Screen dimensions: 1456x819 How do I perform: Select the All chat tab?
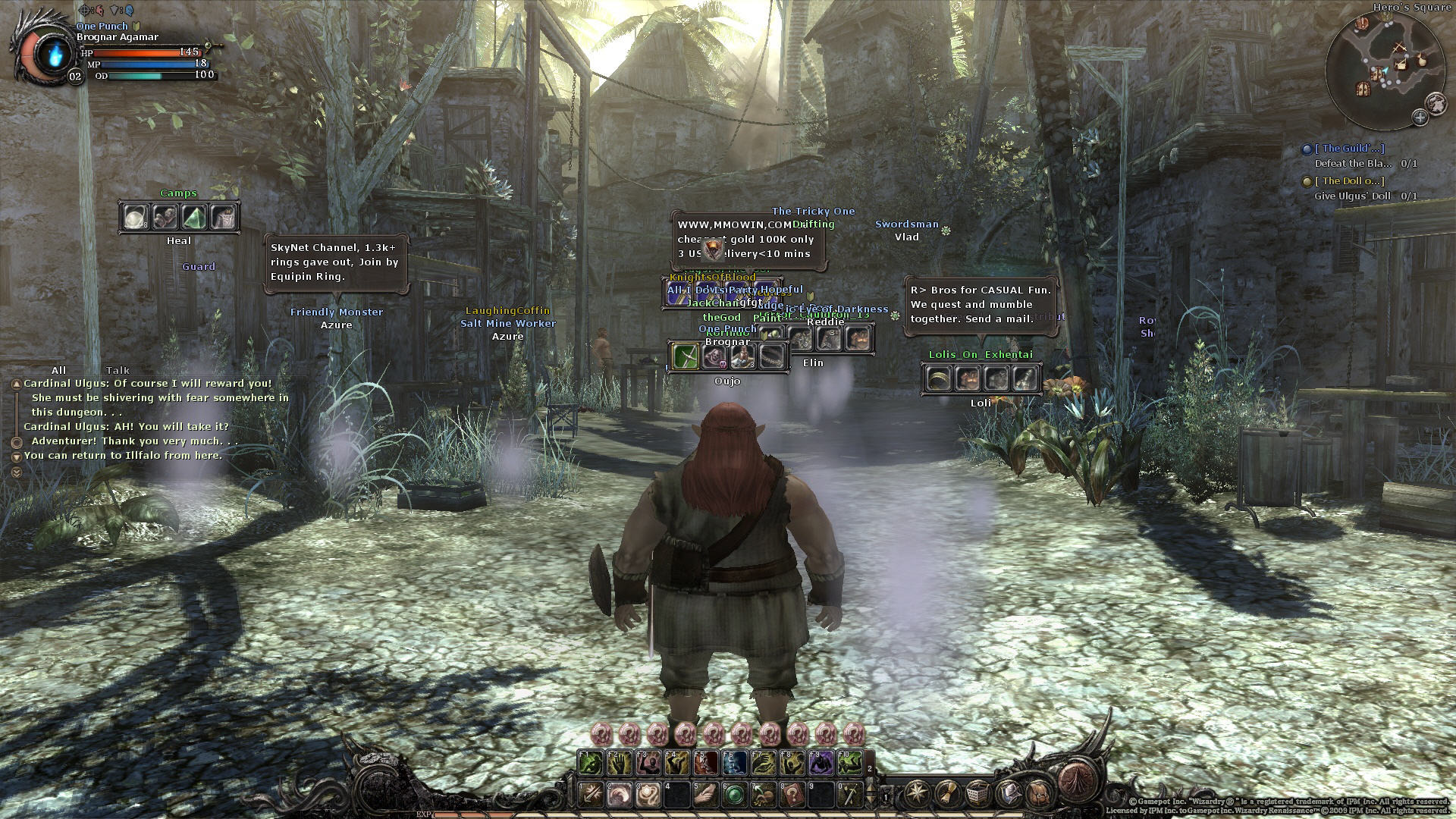point(58,370)
